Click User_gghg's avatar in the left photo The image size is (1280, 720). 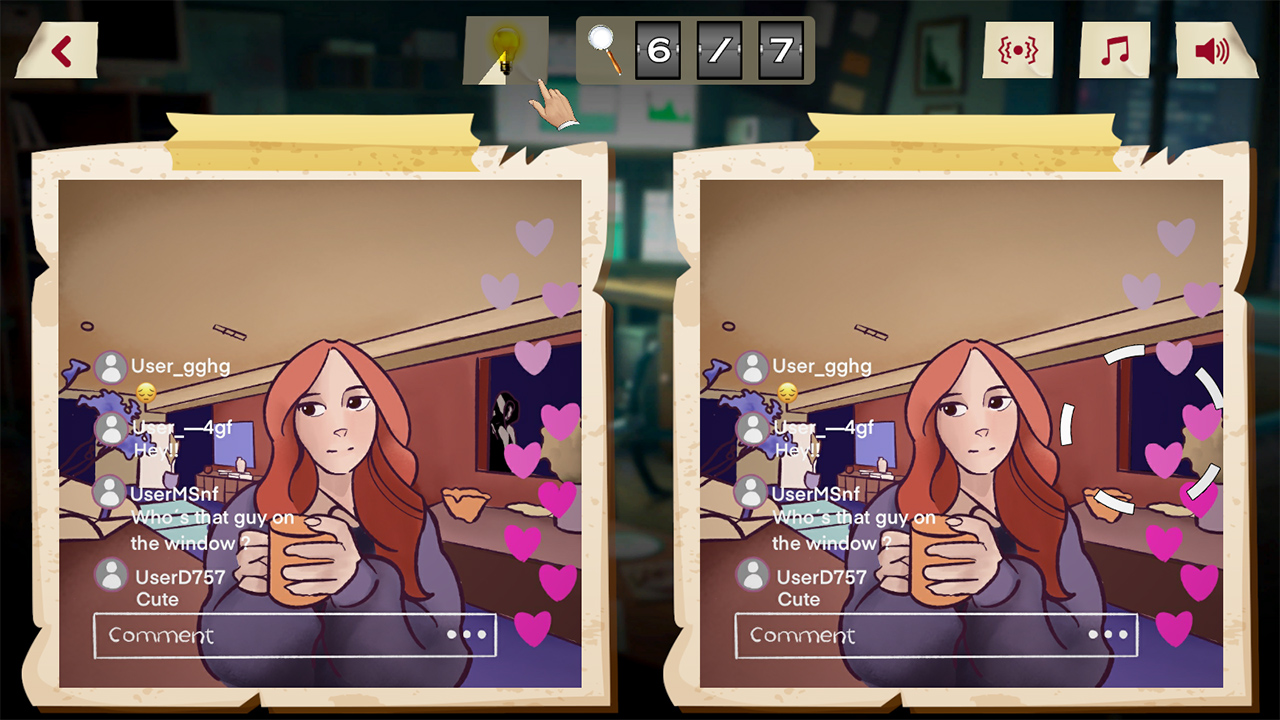coord(110,366)
